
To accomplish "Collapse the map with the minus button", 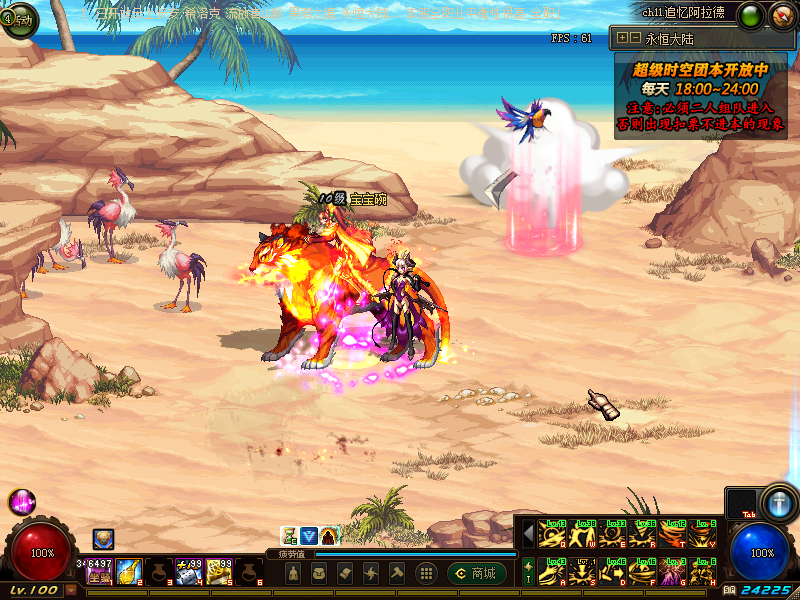I will click(x=635, y=38).
